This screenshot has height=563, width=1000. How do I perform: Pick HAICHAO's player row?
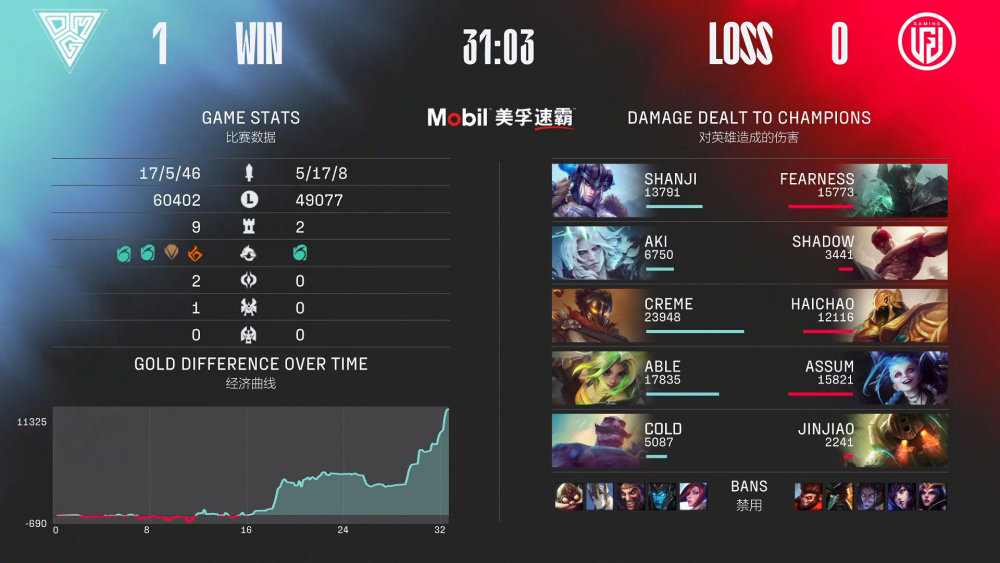[848, 315]
